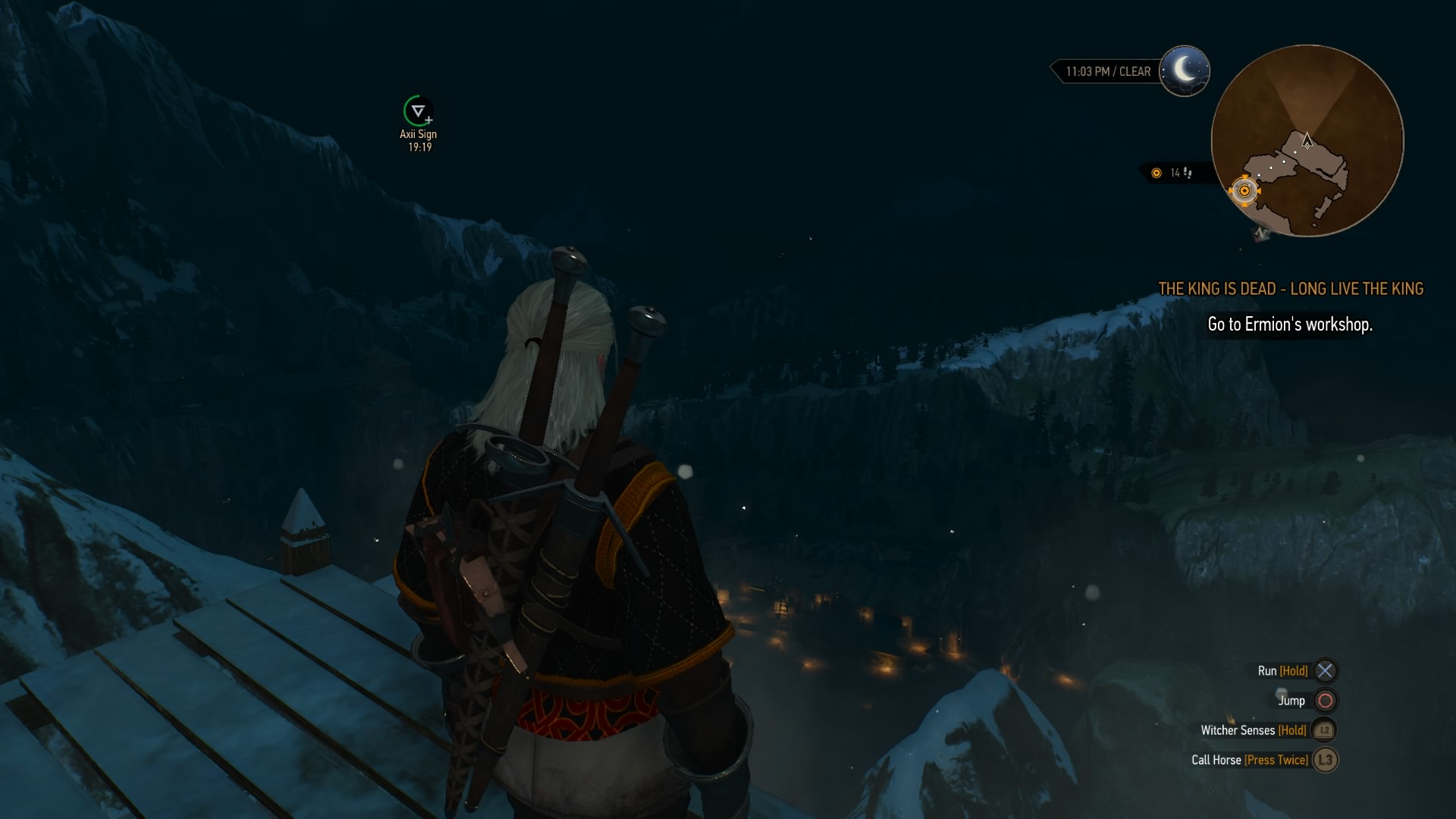Open the tracked quest The King Is Dead
1456x819 pixels.
(1291, 289)
